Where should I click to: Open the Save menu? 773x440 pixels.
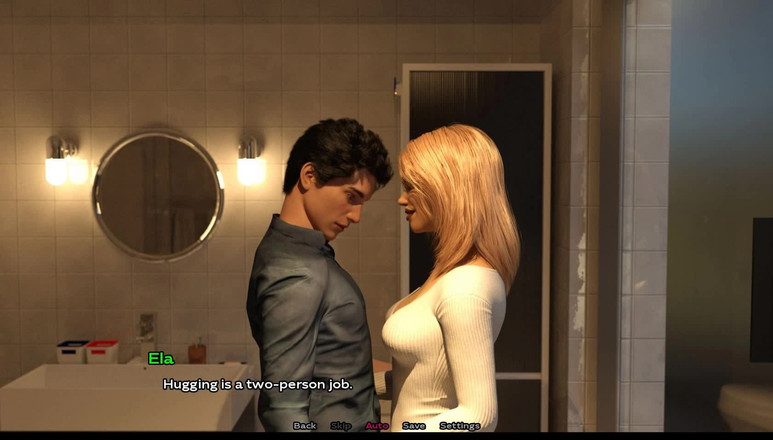[x=414, y=426]
